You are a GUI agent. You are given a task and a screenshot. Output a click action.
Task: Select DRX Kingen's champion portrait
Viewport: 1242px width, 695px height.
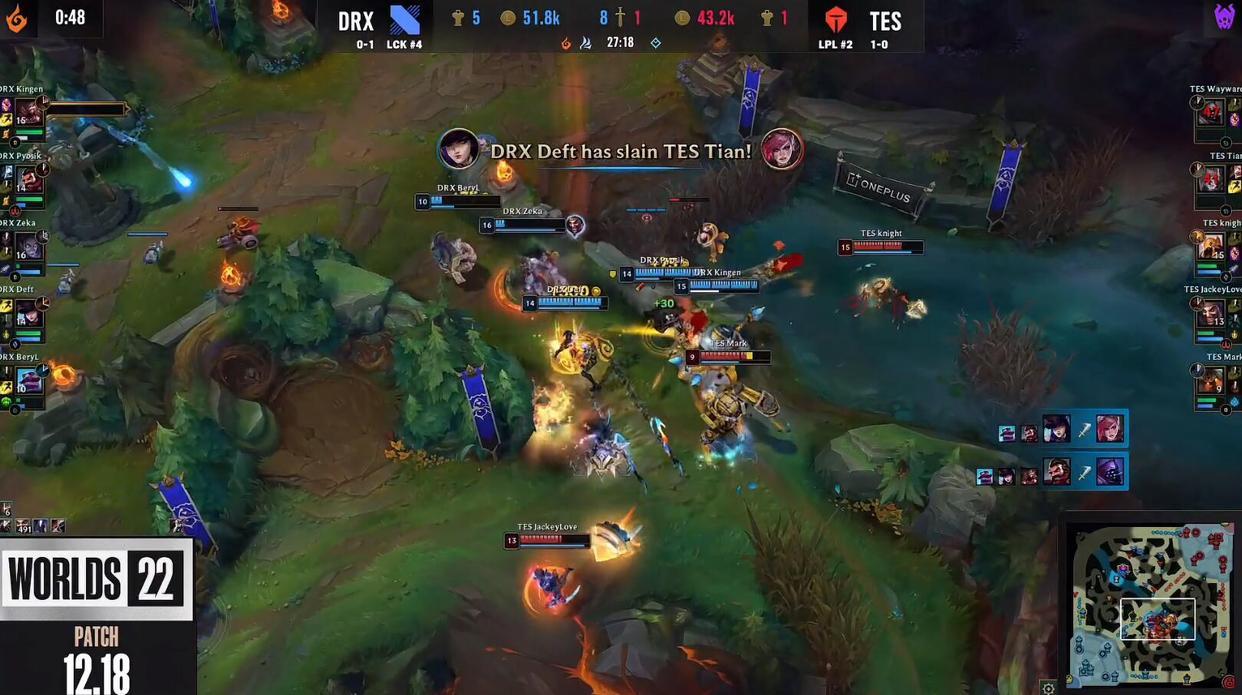point(27,112)
